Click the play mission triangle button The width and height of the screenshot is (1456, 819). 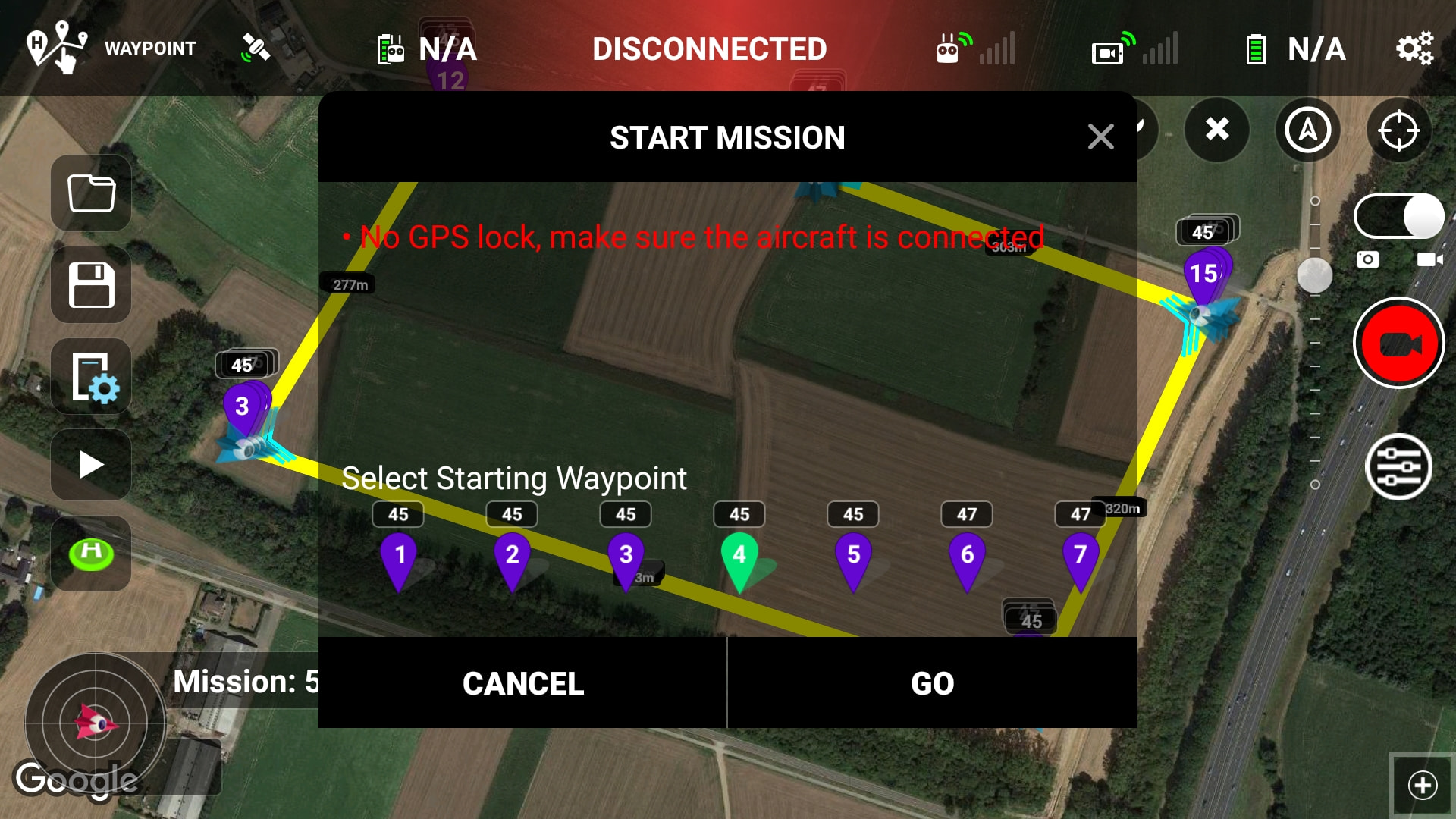coord(91,465)
